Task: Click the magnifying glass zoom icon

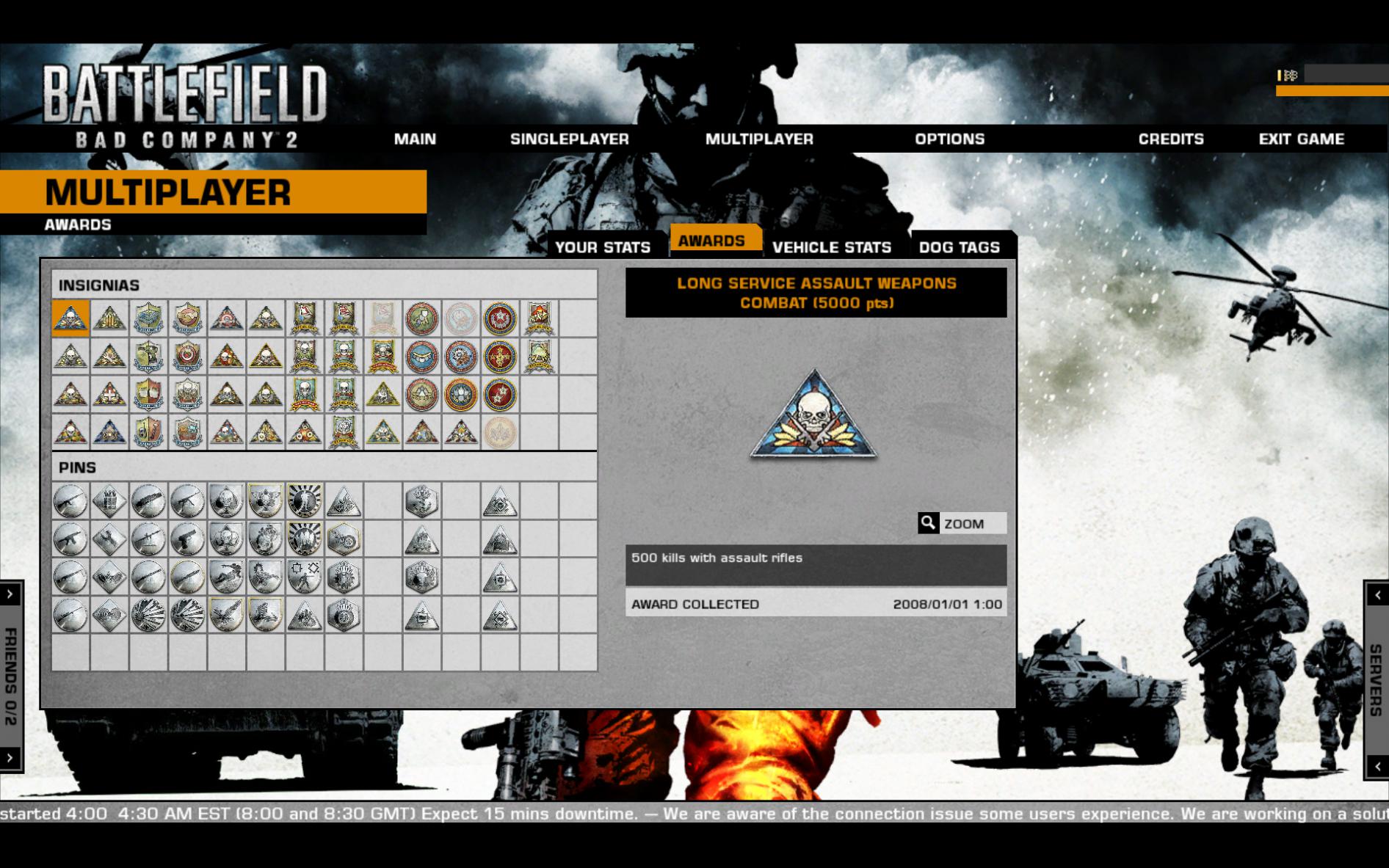Action: (928, 523)
